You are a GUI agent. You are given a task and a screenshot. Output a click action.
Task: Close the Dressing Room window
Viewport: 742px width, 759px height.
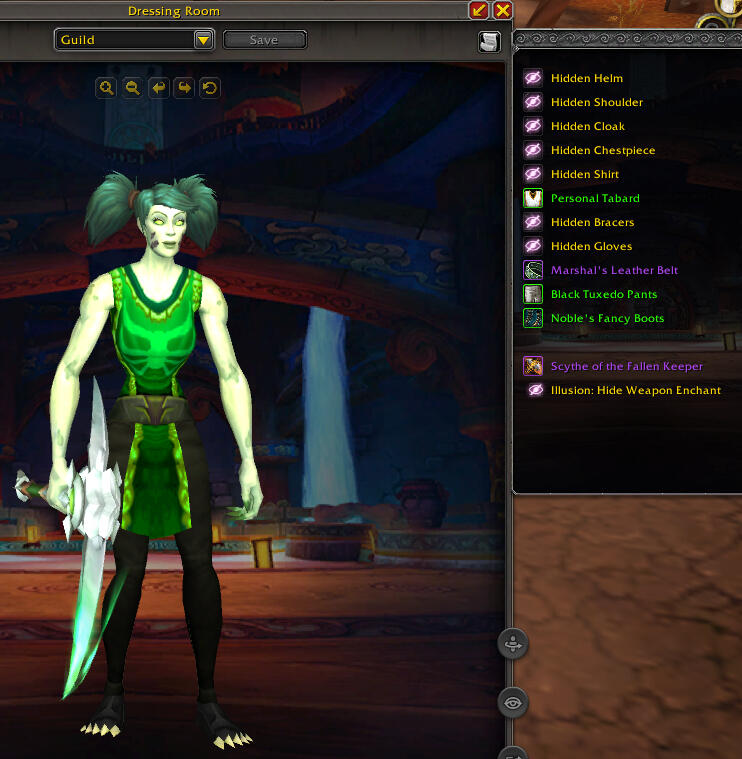click(x=503, y=11)
